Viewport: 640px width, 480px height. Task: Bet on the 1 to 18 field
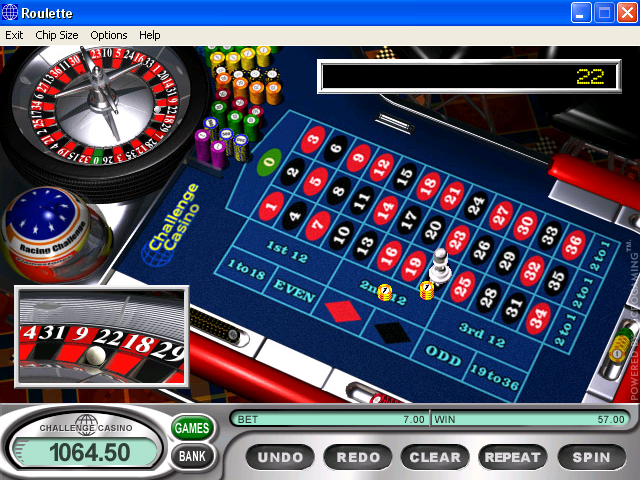pyautogui.click(x=245, y=268)
